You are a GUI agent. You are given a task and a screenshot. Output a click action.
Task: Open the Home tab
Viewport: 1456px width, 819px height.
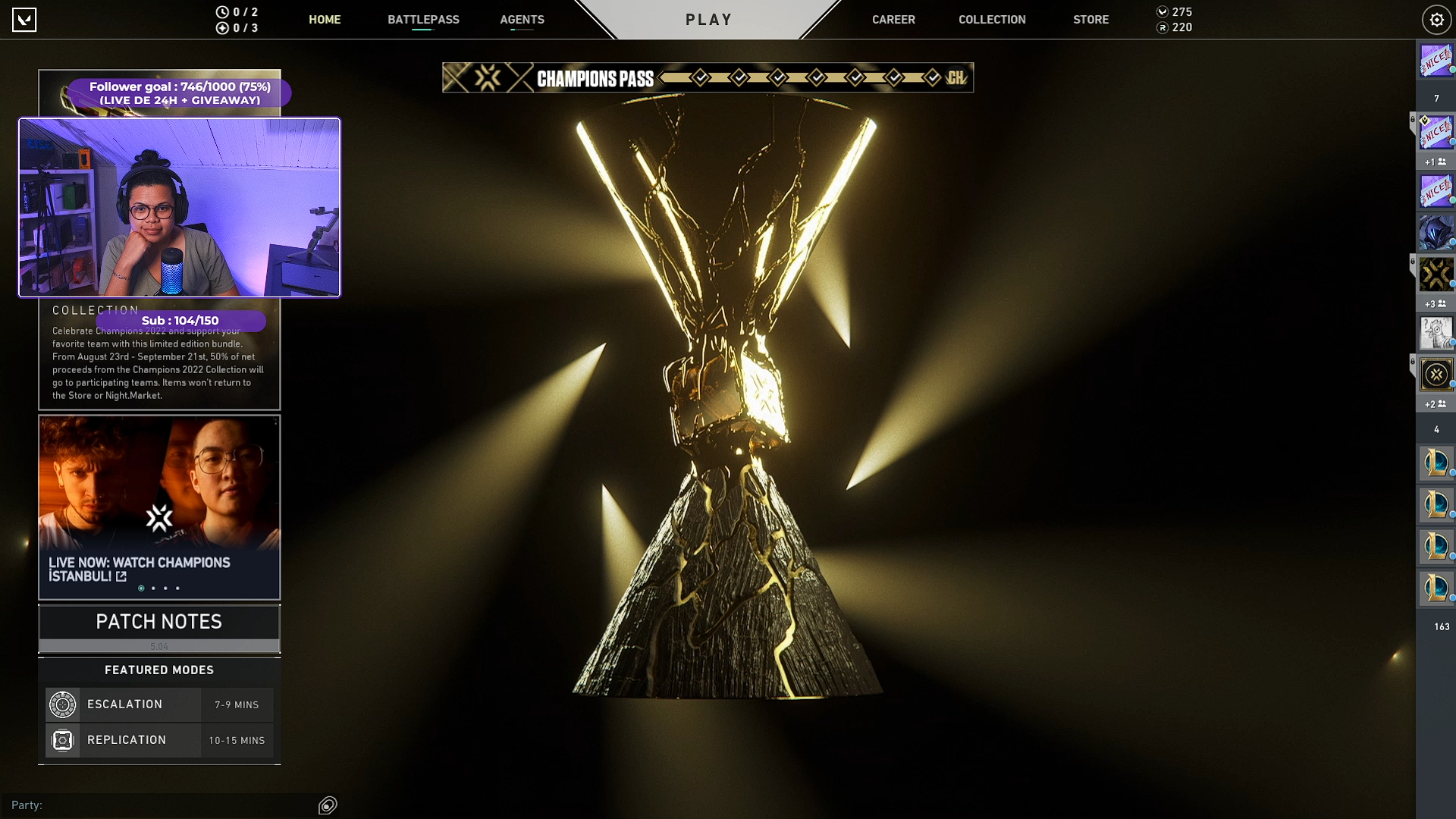pos(325,20)
